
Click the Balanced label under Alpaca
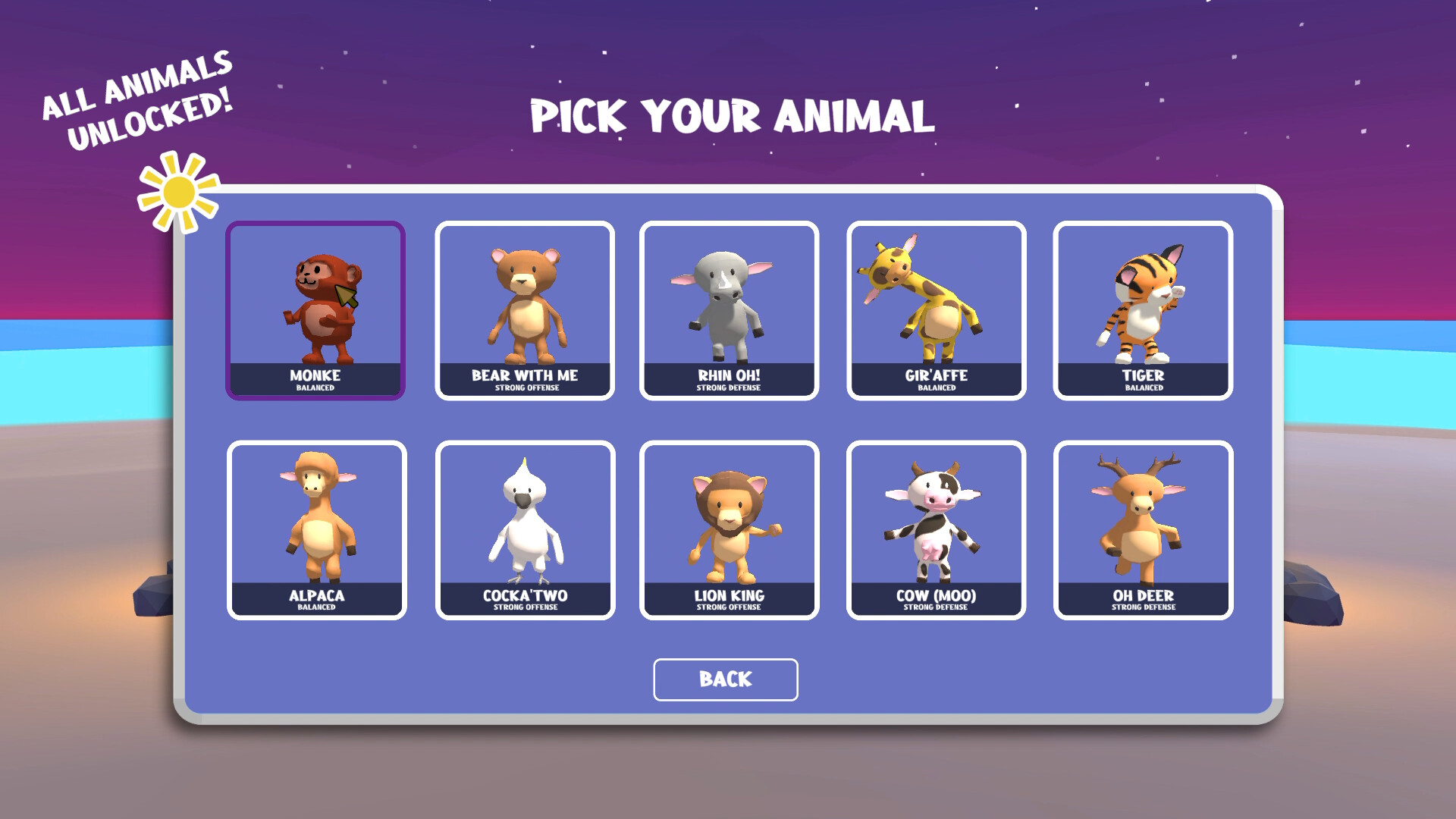[316, 606]
